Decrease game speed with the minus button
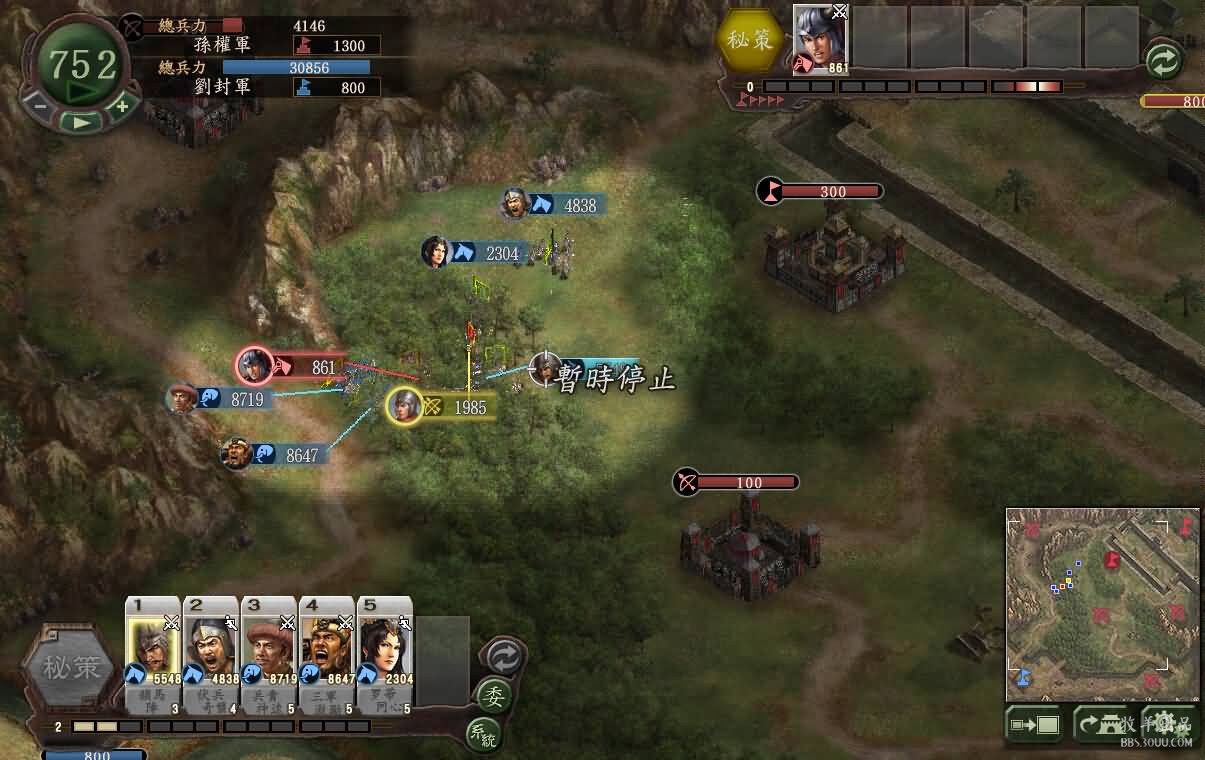 40,104
